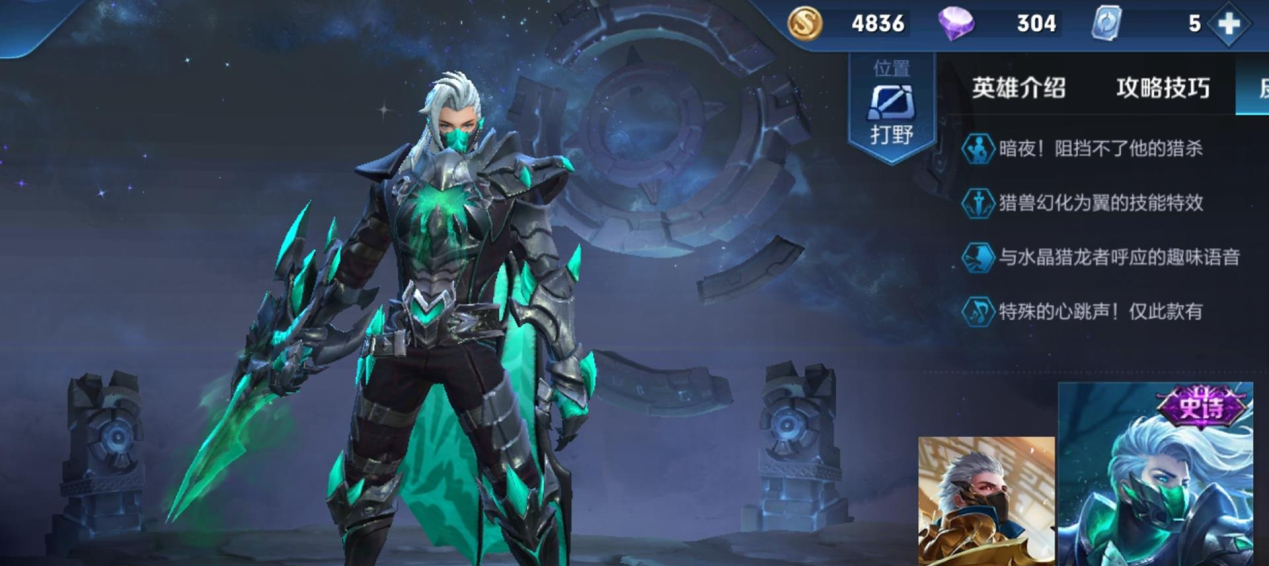Image resolution: width=1269 pixels, height=566 pixels.
Task: Click the purple diamond currency icon
Action: tap(955, 23)
